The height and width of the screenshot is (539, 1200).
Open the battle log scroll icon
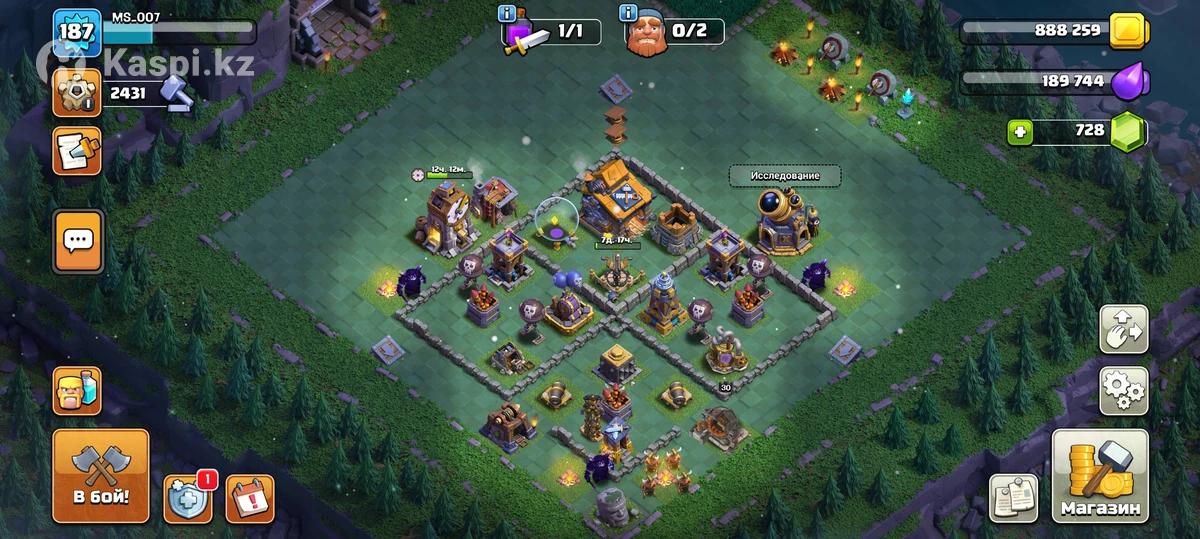(x=77, y=151)
